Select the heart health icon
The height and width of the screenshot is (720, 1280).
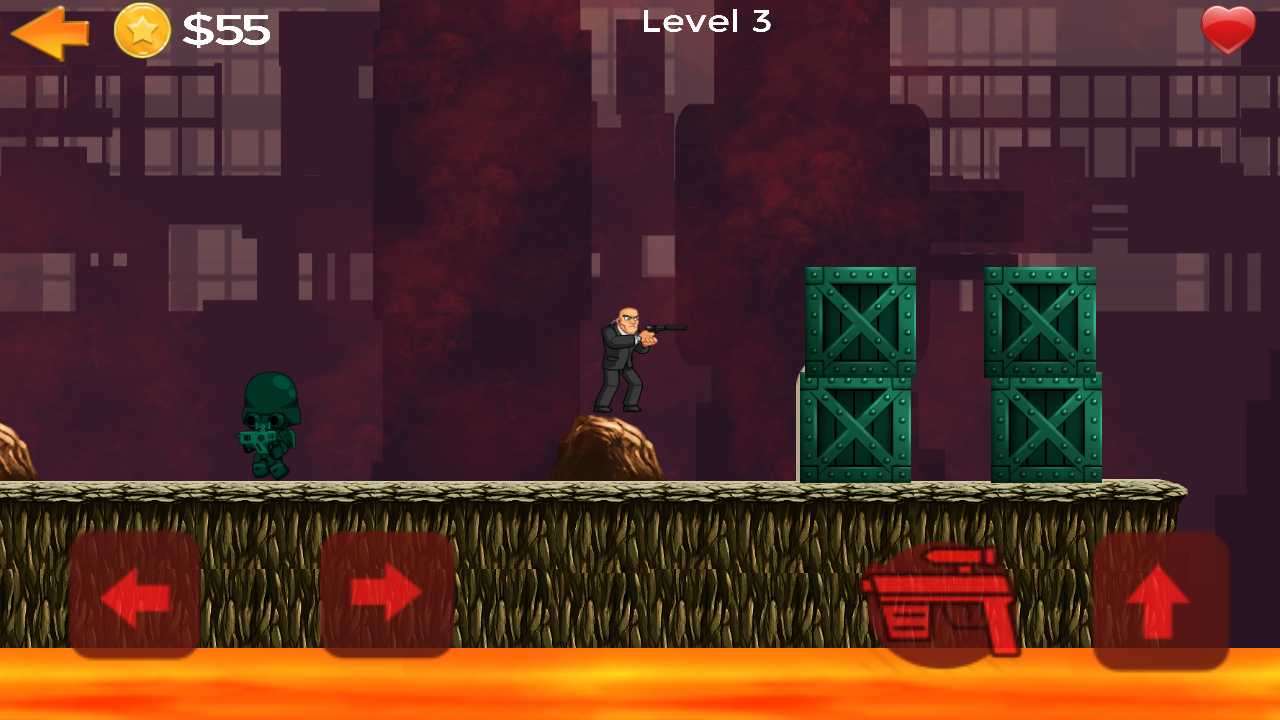coord(1227,30)
